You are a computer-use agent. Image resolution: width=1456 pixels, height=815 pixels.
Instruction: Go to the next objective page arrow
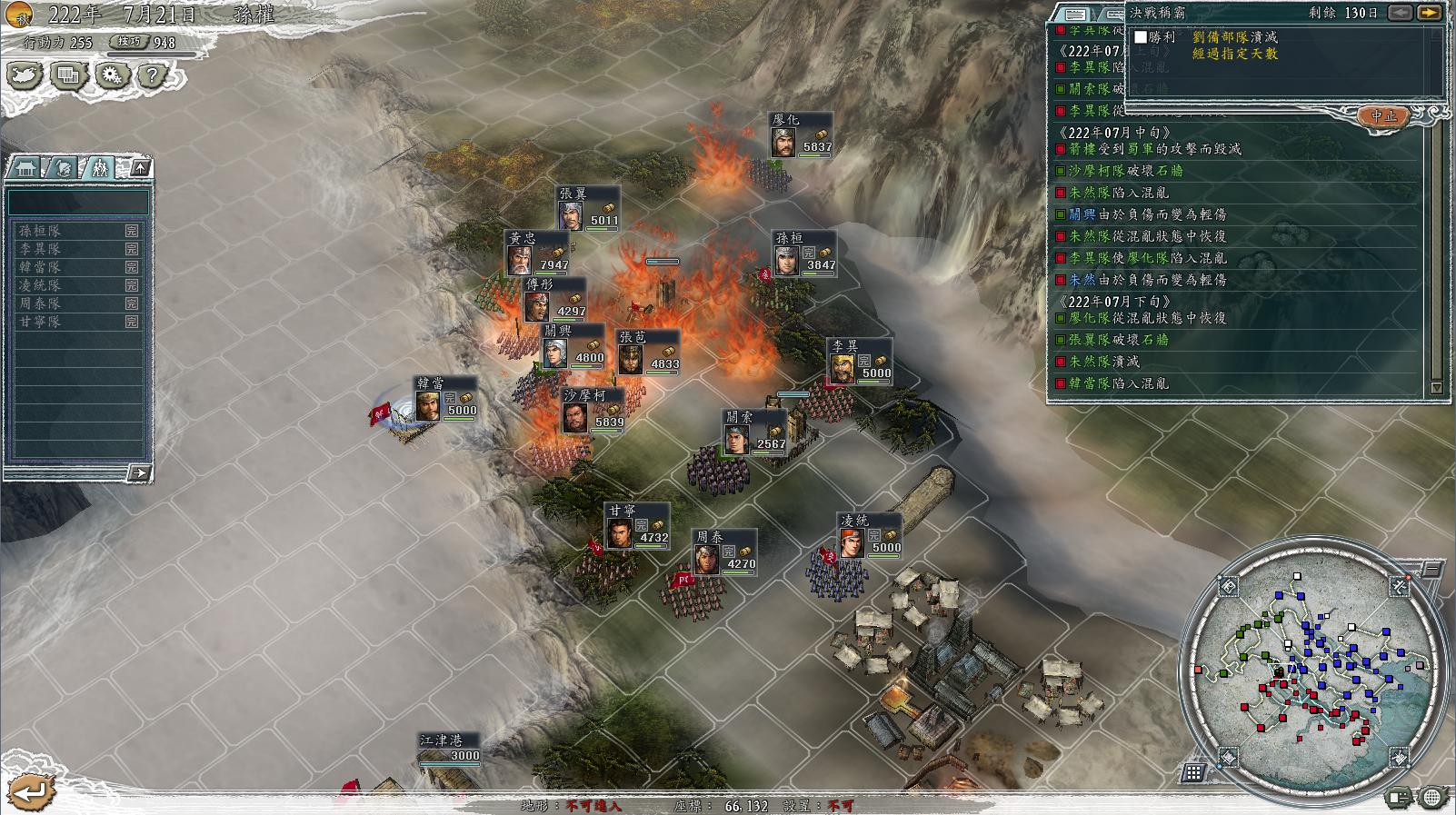pos(1429,13)
